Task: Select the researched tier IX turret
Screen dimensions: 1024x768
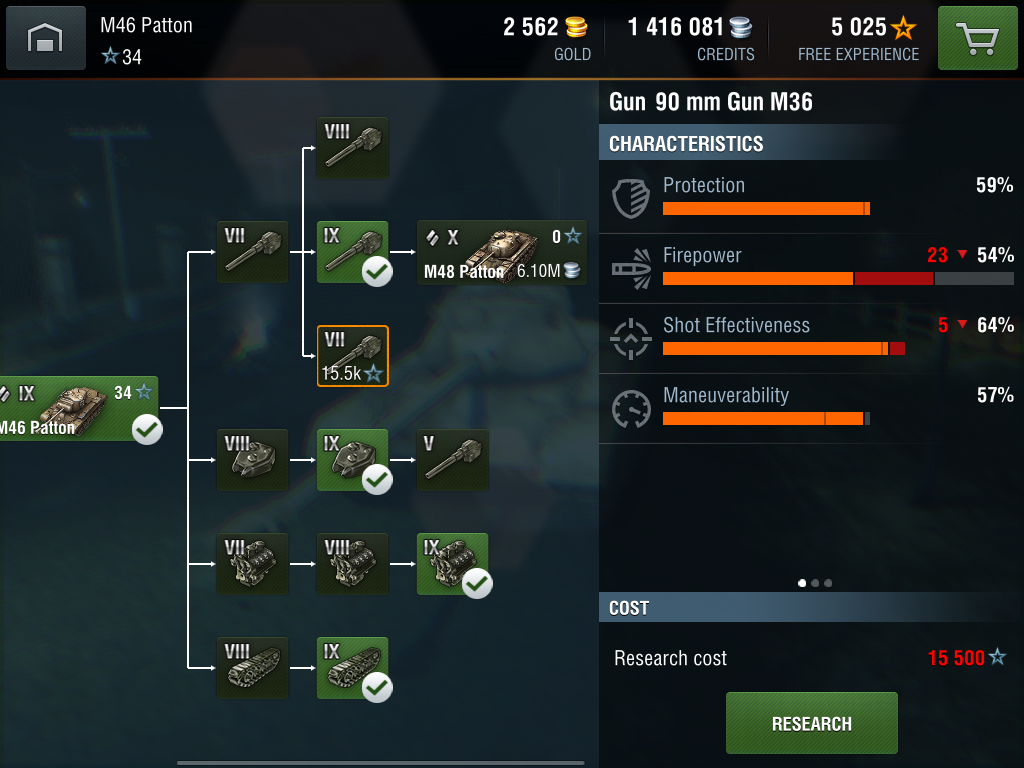Action: point(352,460)
